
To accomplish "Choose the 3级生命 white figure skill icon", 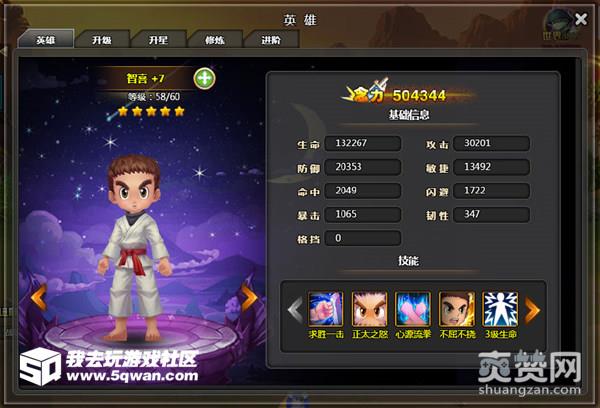I will tap(500, 308).
